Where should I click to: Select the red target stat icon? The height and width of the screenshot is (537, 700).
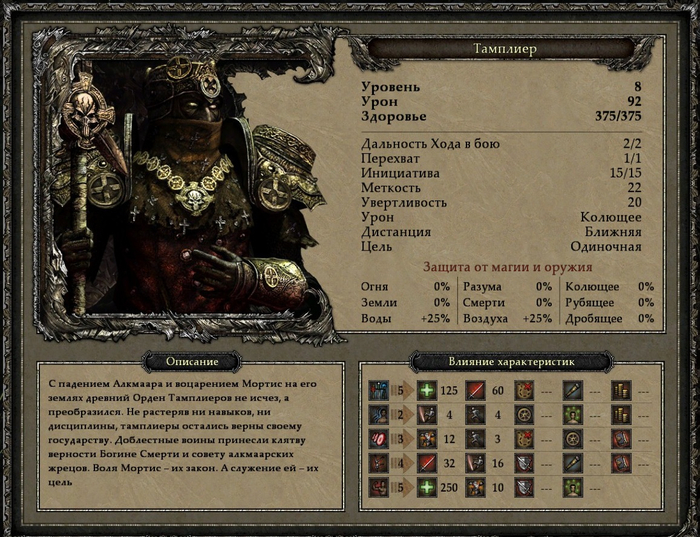pos(380,440)
